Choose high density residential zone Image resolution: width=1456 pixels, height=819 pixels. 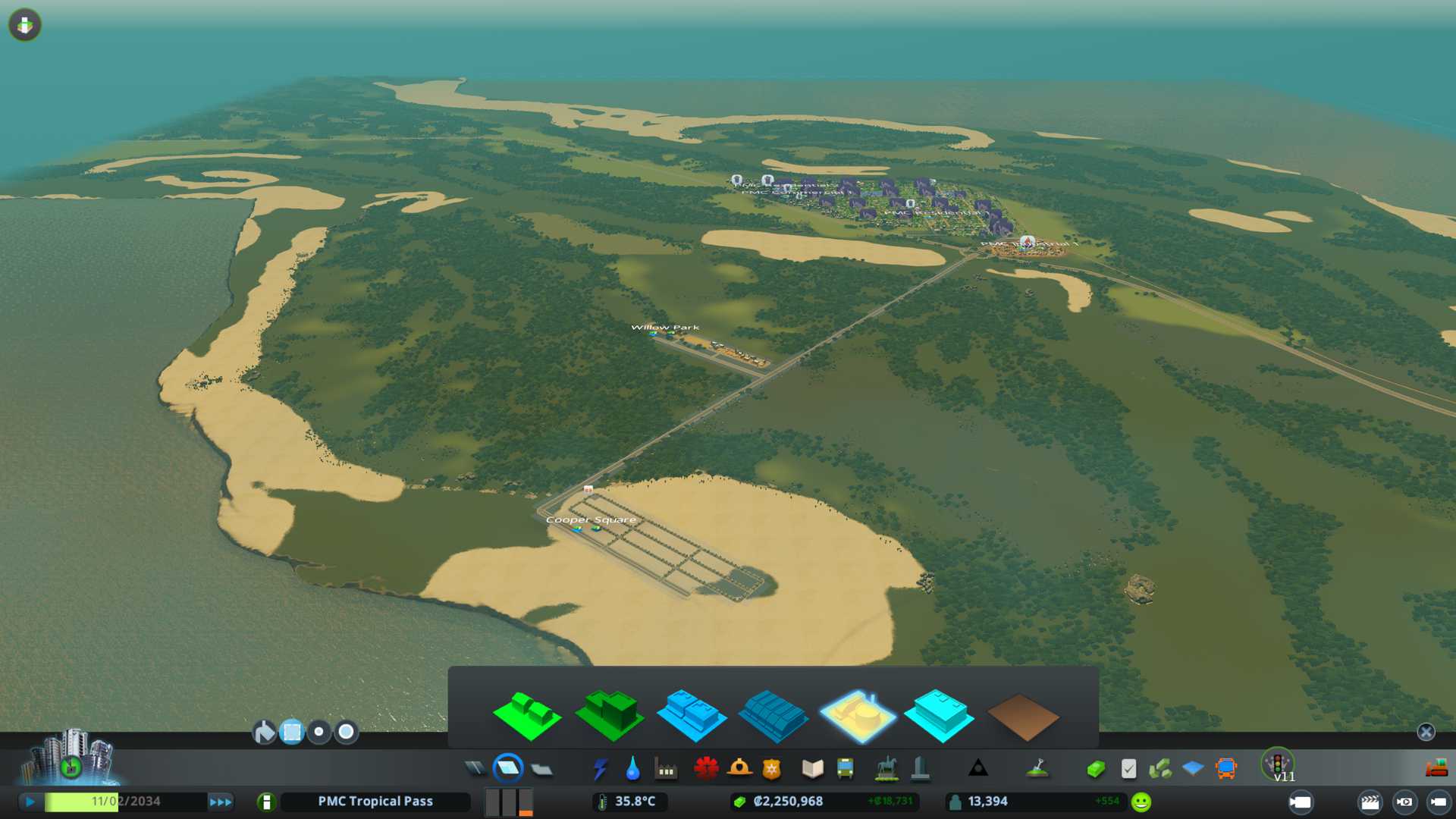pyautogui.click(x=609, y=714)
